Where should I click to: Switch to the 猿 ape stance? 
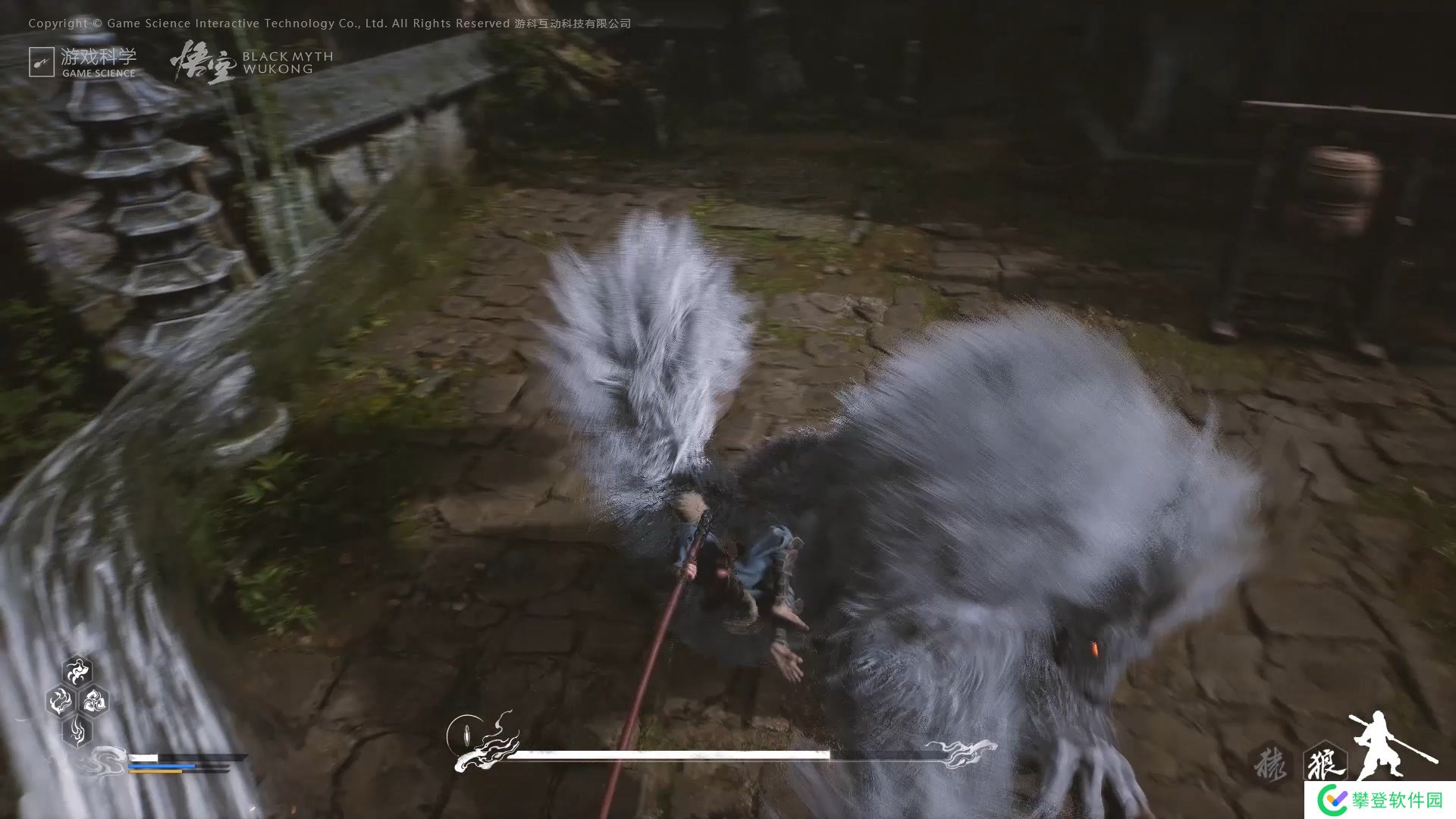(x=1269, y=762)
